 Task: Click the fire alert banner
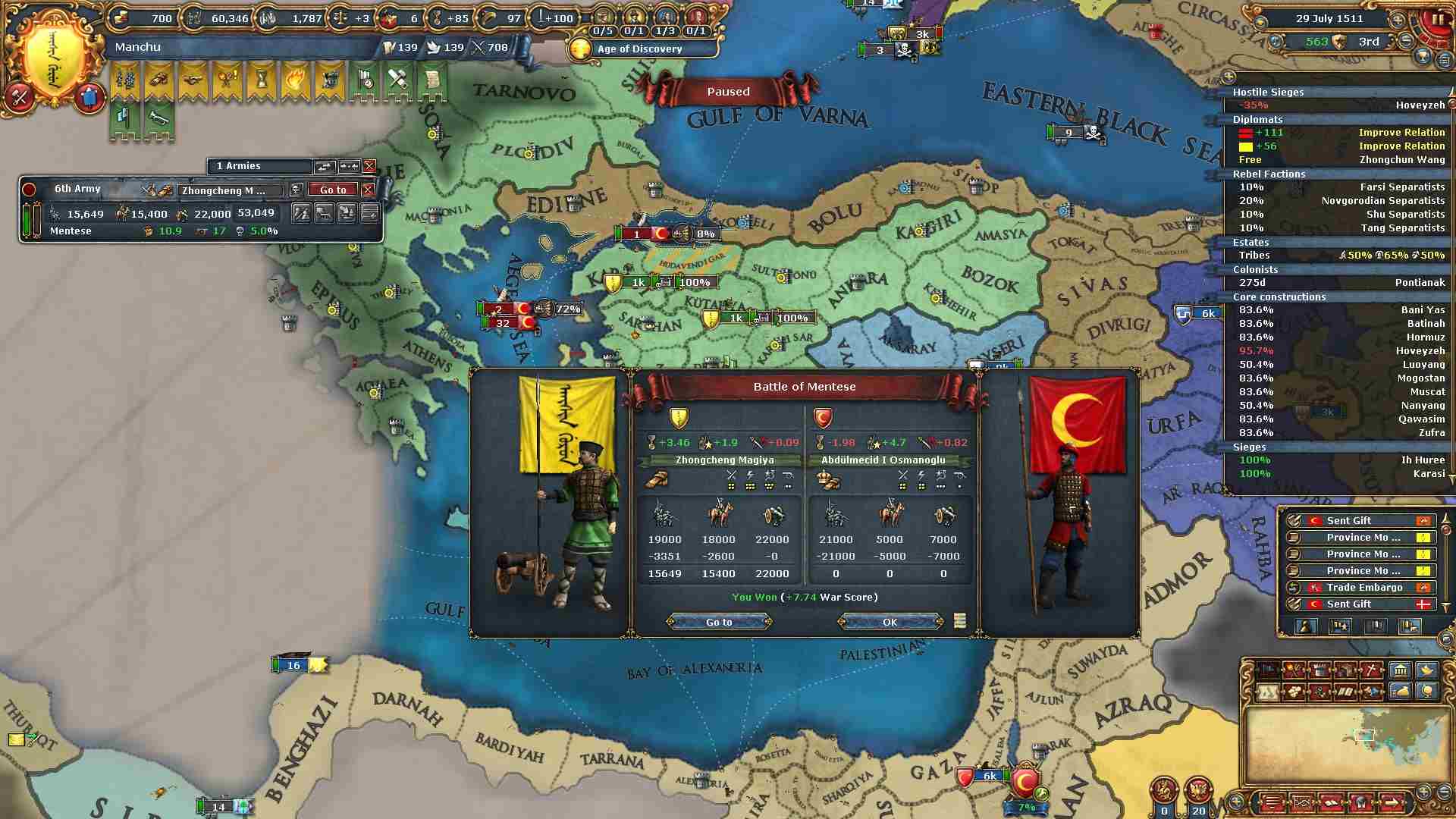(294, 80)
